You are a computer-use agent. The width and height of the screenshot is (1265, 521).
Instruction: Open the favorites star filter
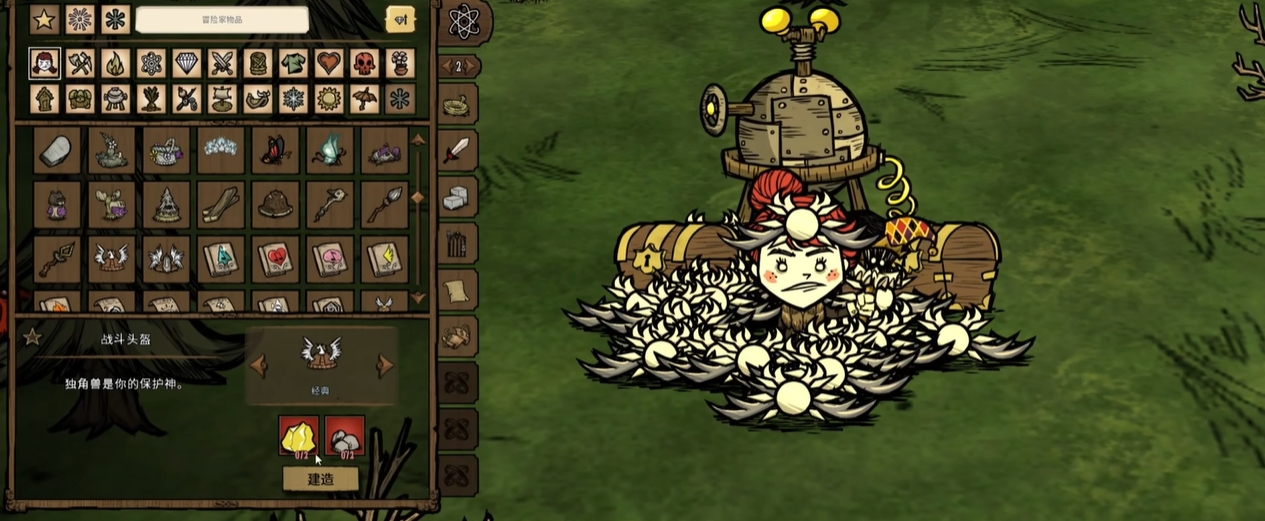pyautogui.click(x=44, y=19)
